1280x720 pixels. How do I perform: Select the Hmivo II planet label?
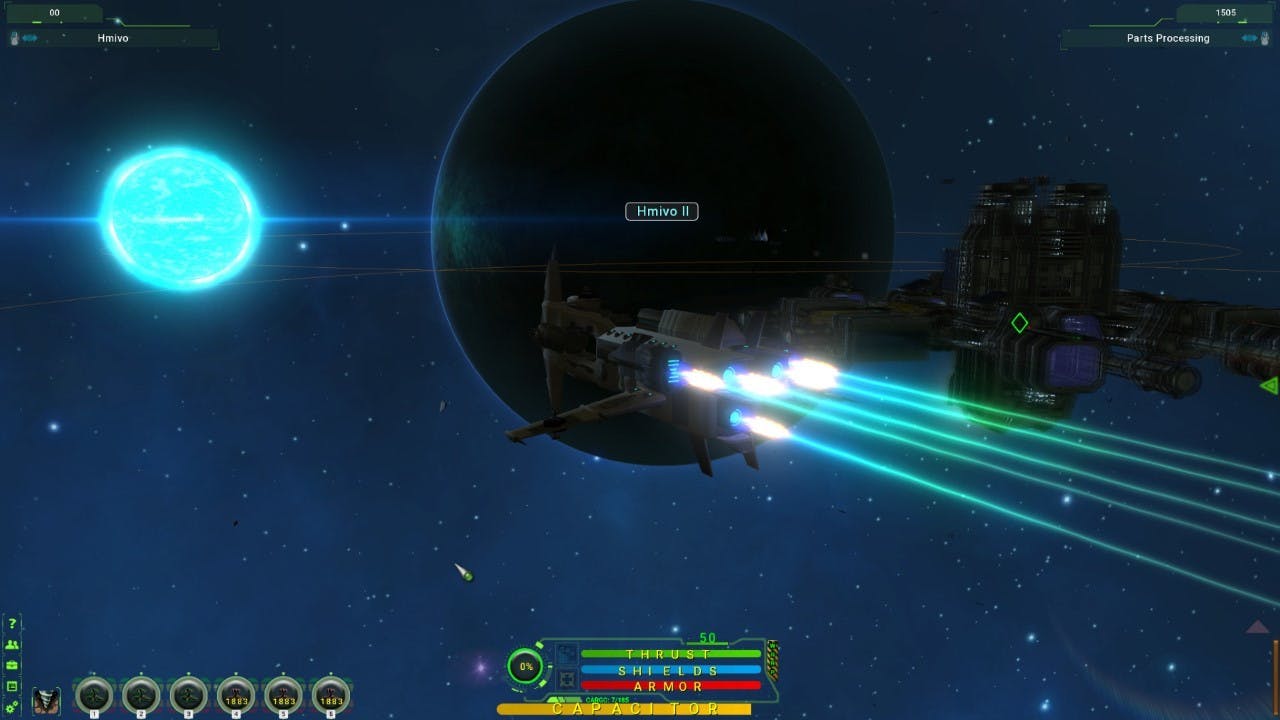click(x=660, y=211)
